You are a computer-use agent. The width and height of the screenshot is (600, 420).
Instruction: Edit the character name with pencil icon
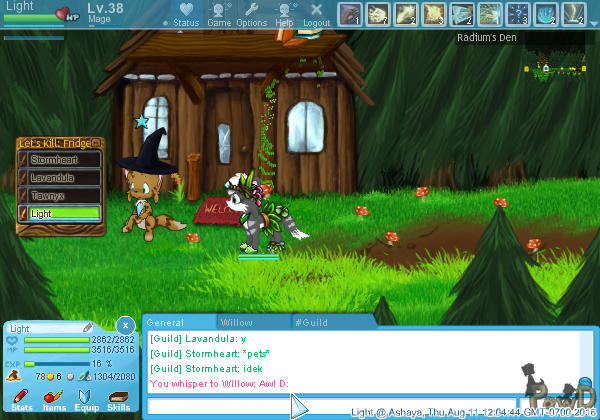88,327
